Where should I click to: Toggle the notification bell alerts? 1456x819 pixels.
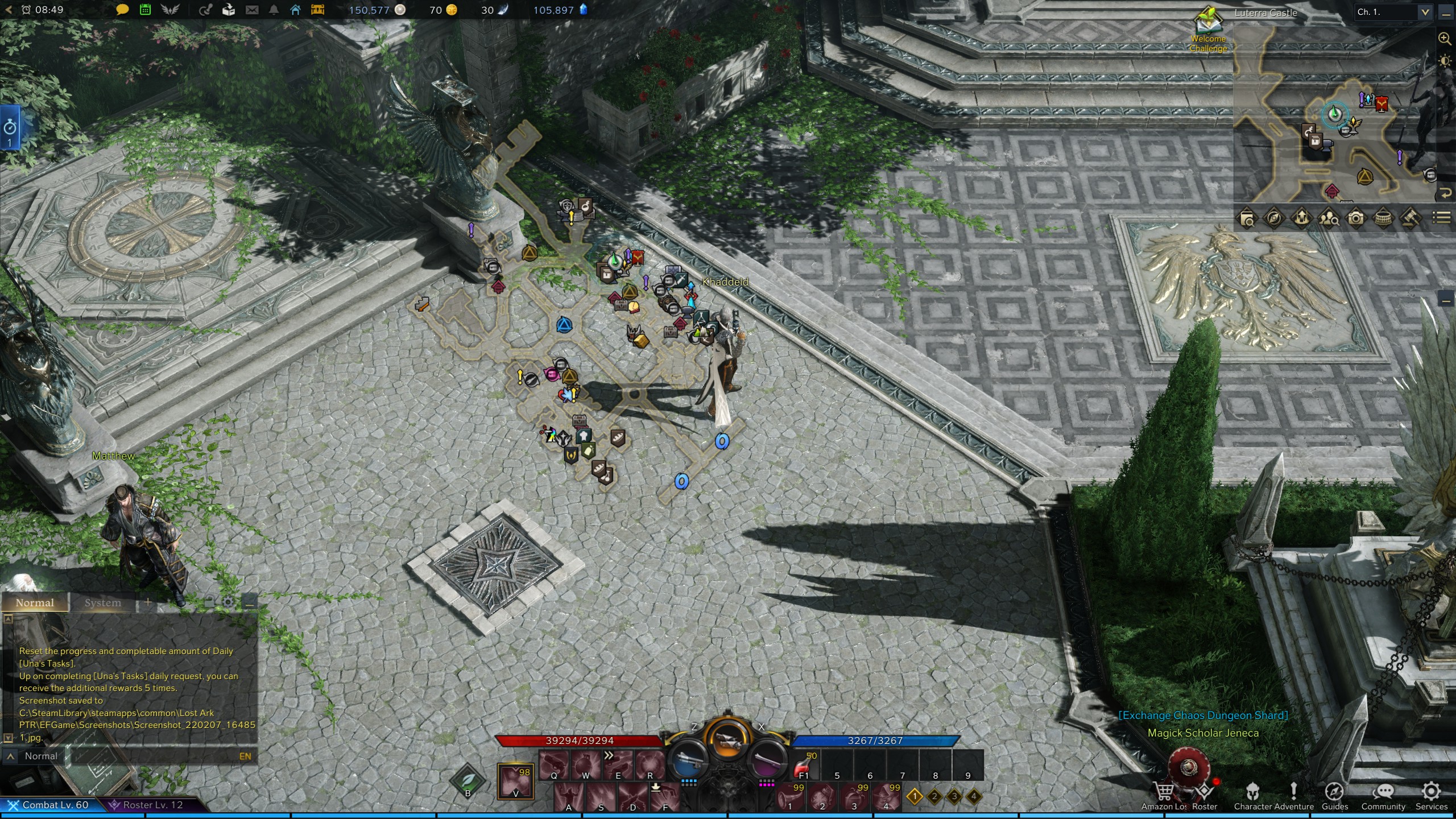click(x=274, y=10)
